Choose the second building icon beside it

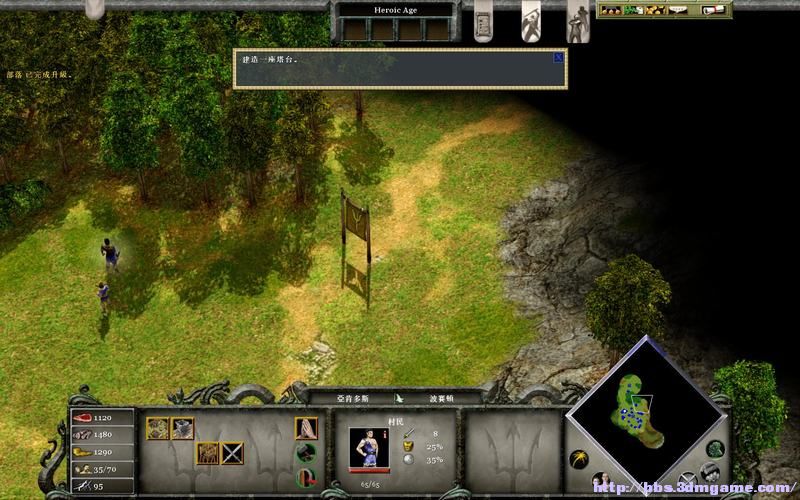[x=182, y=428]
